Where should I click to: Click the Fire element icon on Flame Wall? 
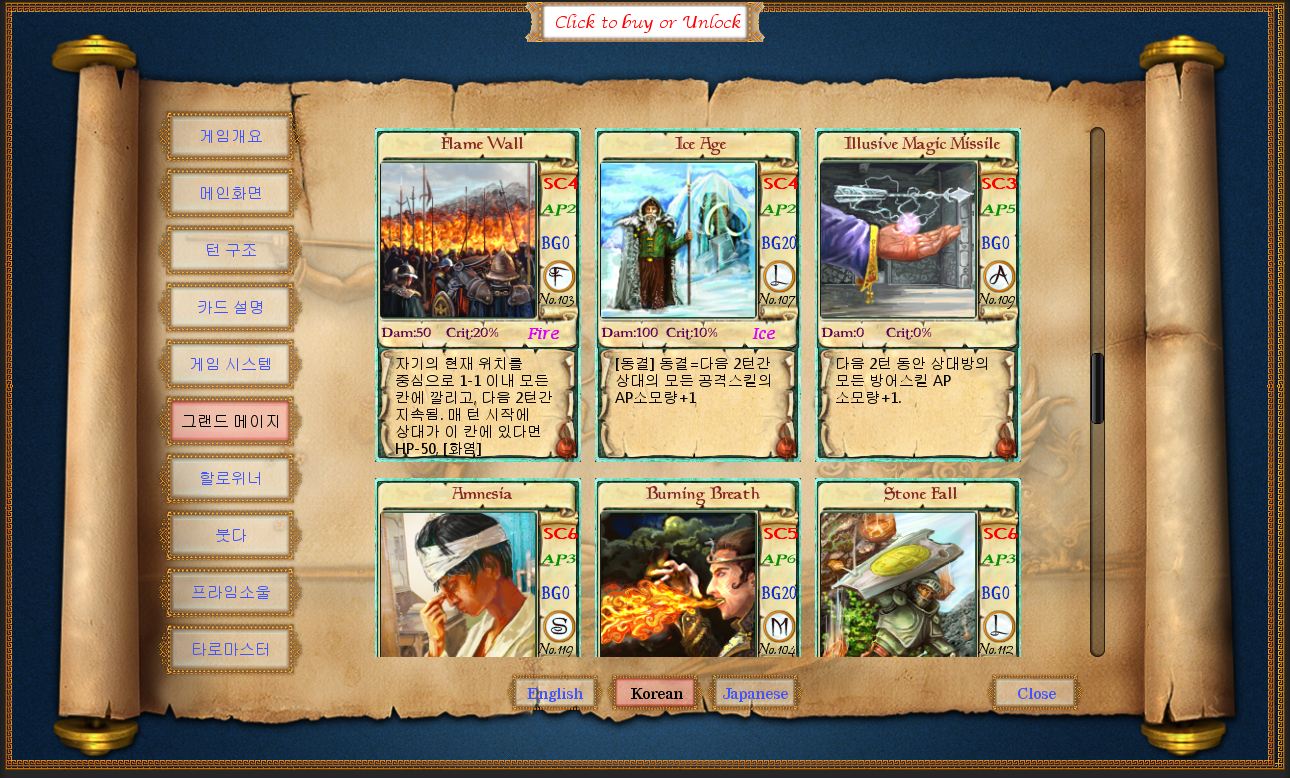coord(558,277)
